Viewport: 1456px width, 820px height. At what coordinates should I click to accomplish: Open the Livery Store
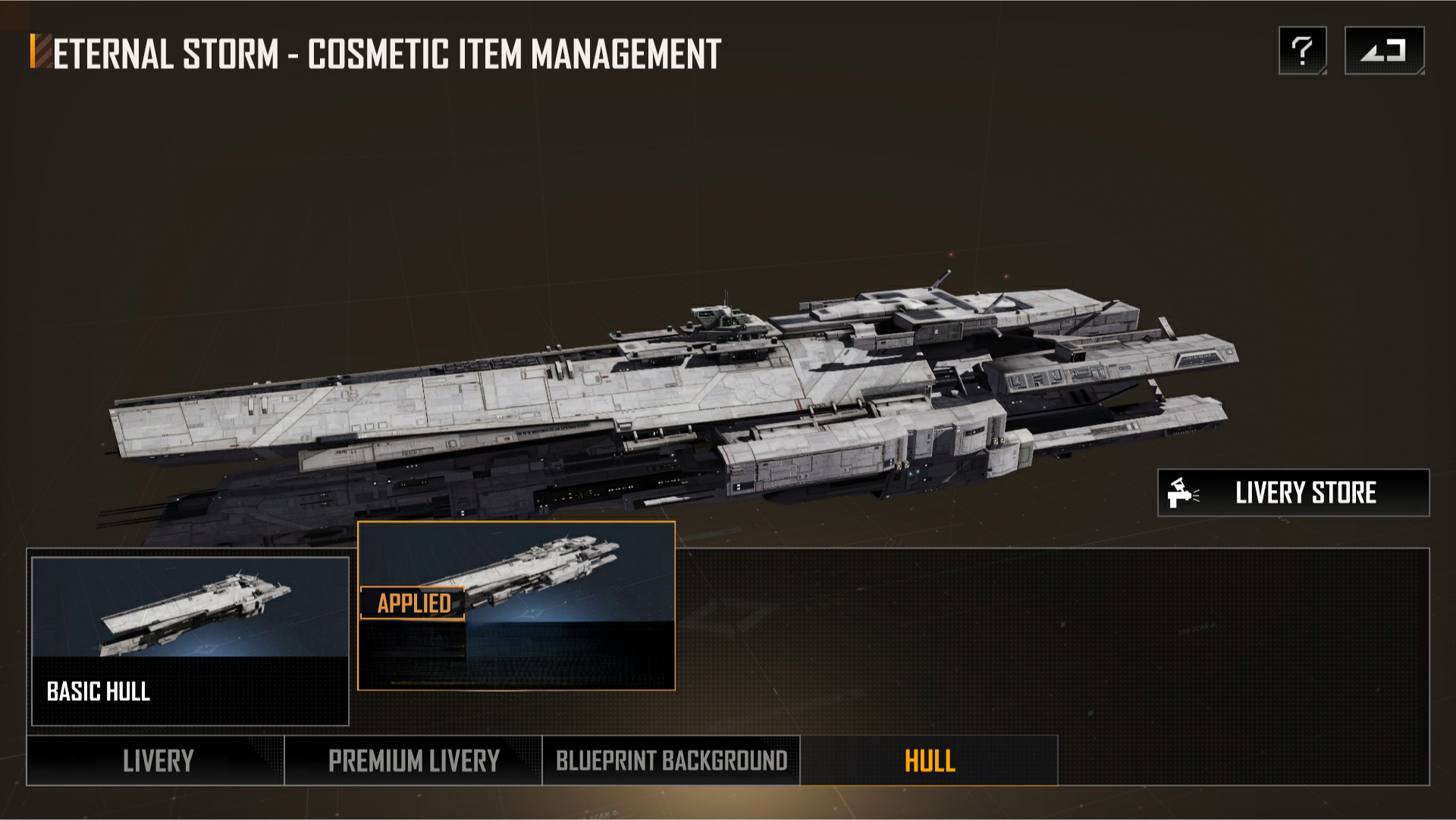click(x=1293, y=493)
